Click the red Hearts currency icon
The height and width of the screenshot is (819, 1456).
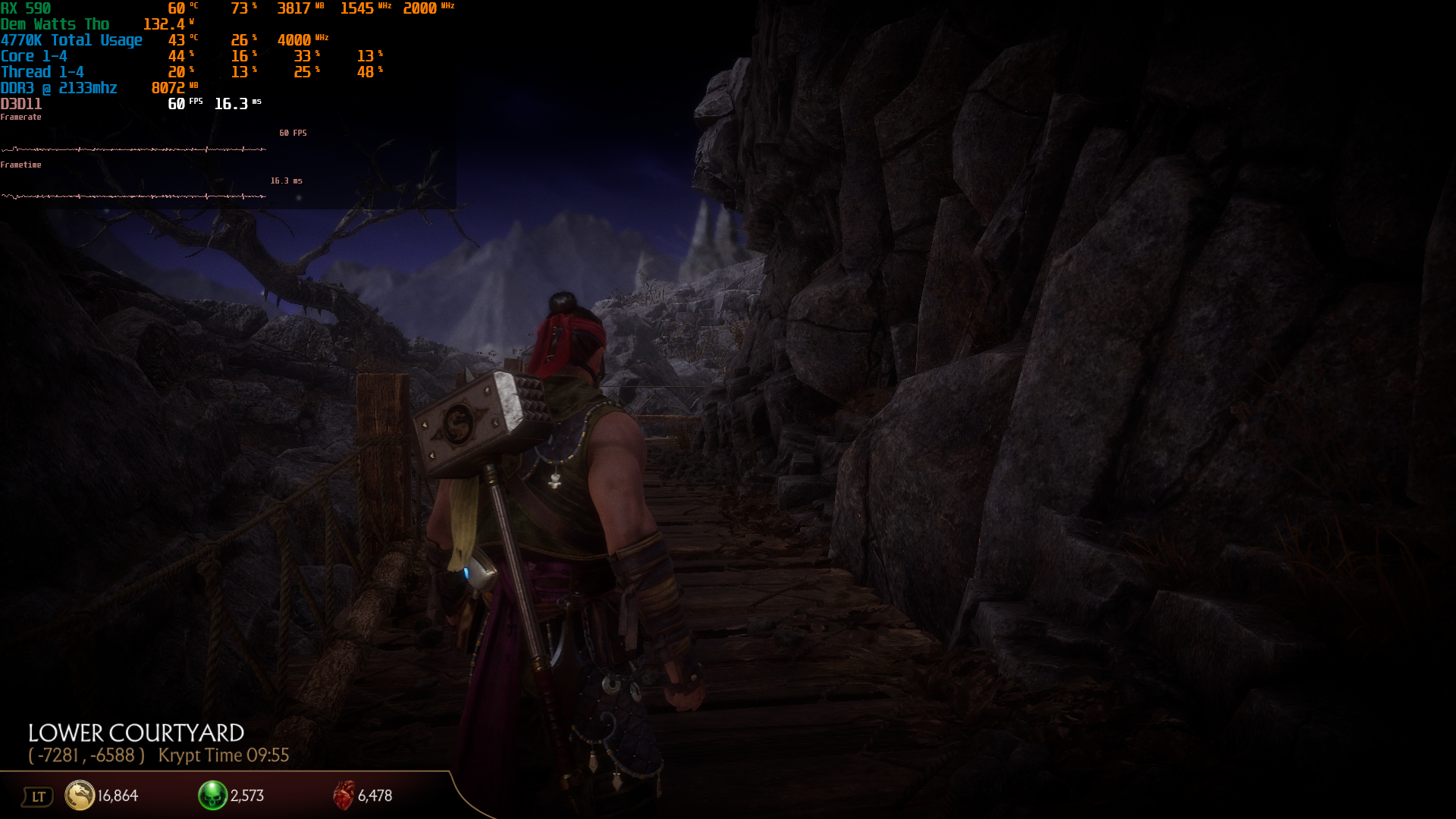(344, 795)
